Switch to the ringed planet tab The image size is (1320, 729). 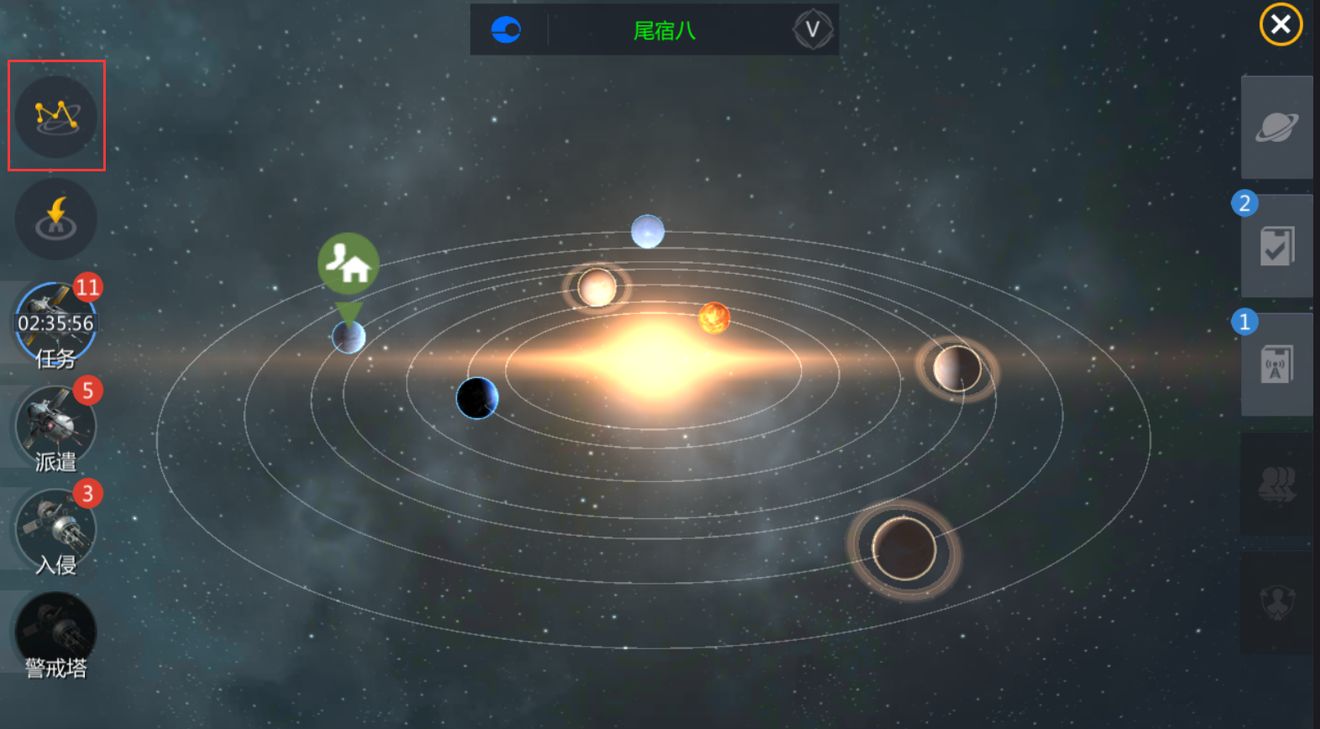coord(1276,127)
